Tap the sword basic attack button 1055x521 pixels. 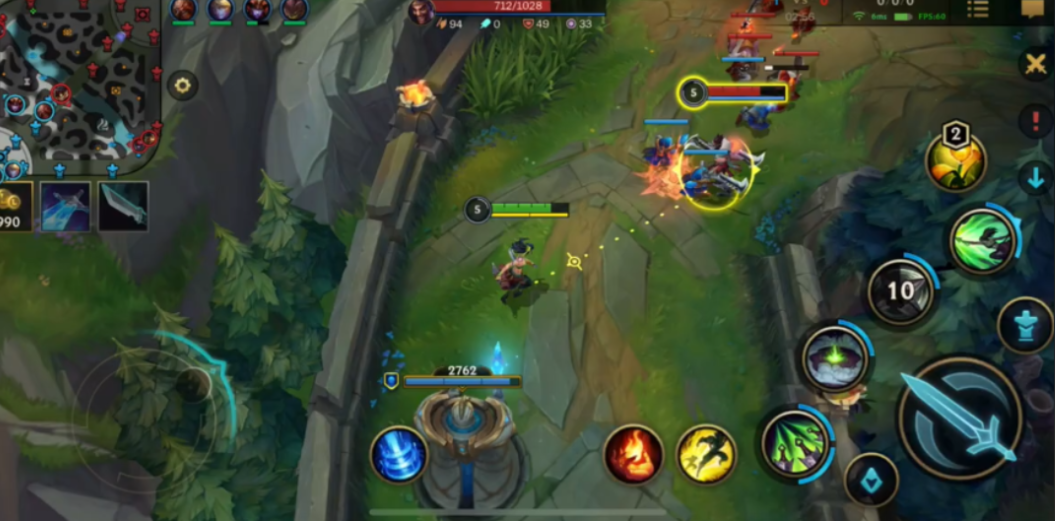(959, 417)
